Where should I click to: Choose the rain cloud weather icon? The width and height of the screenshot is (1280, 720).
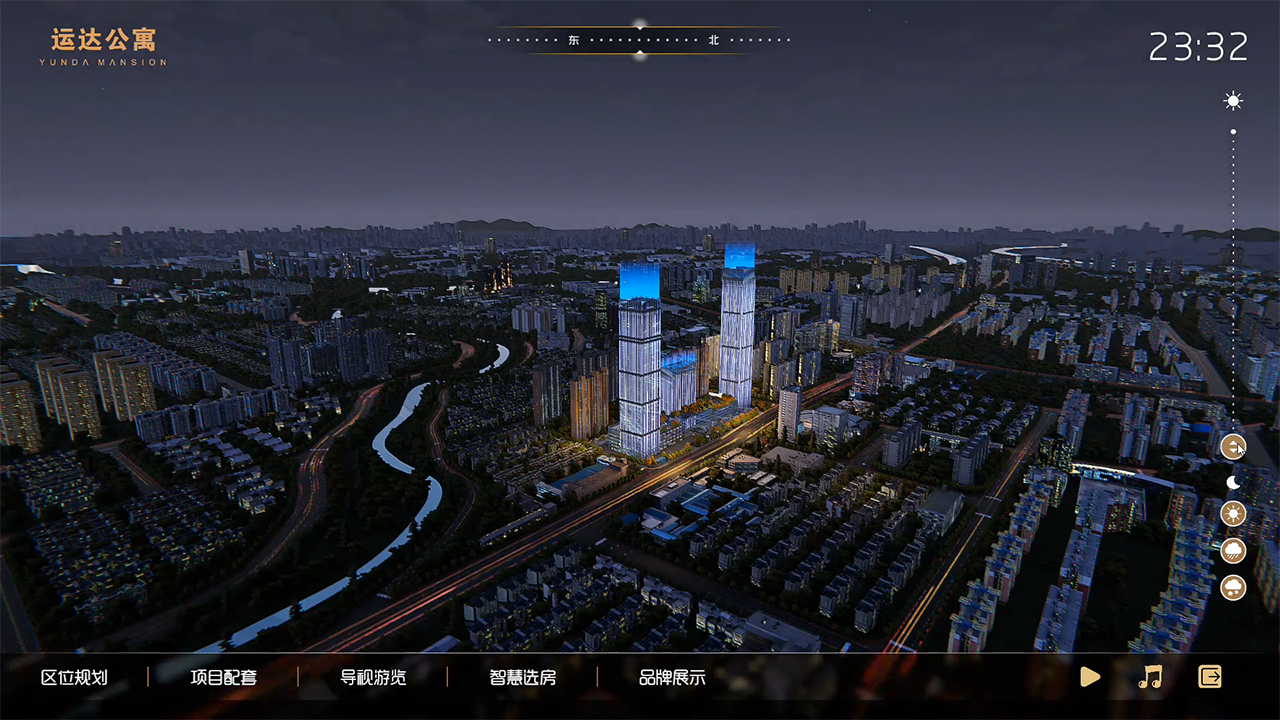click(x=1233, y=550)
